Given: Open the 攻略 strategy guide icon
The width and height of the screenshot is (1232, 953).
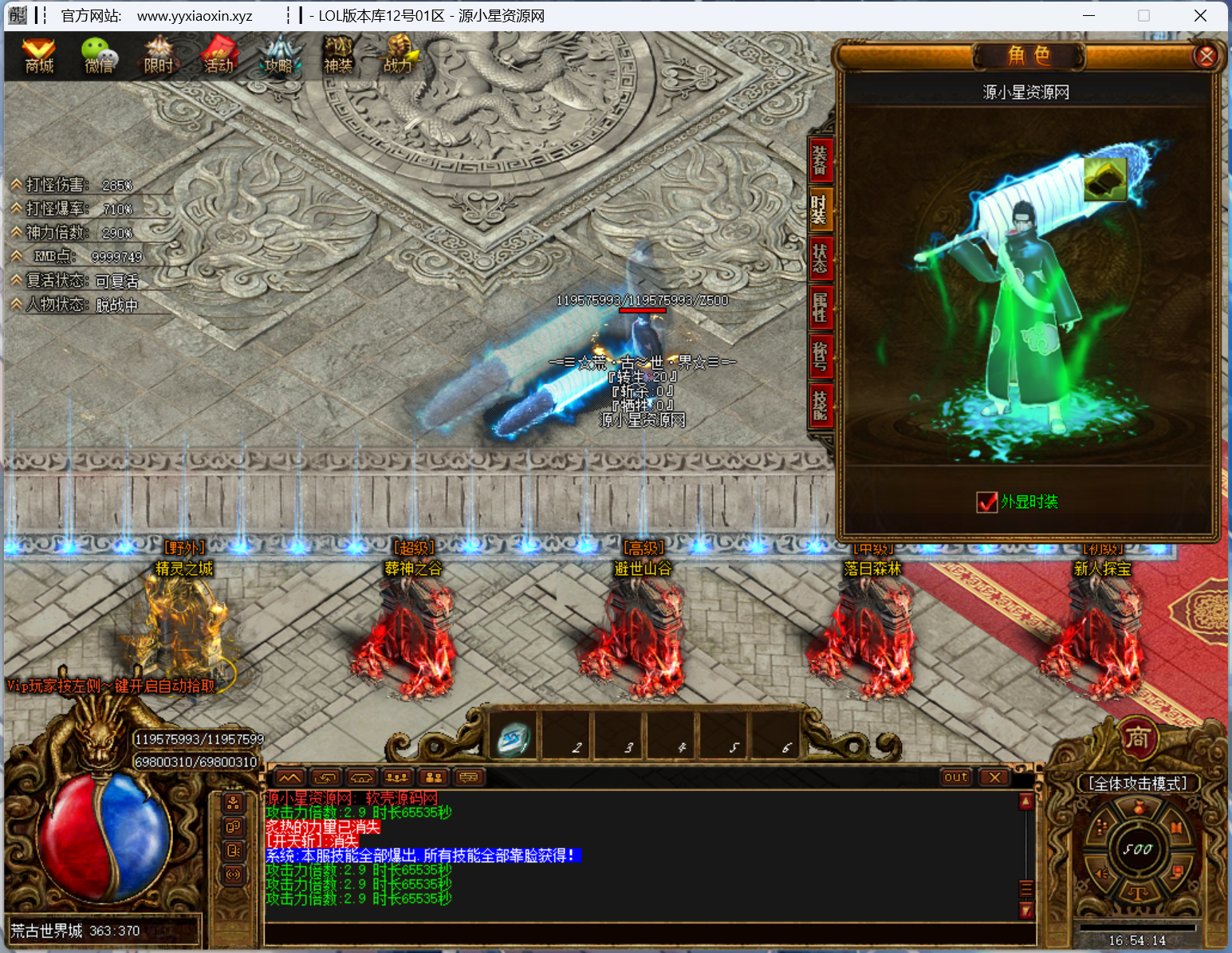Looking at the screenshot, I should [278, 56].
